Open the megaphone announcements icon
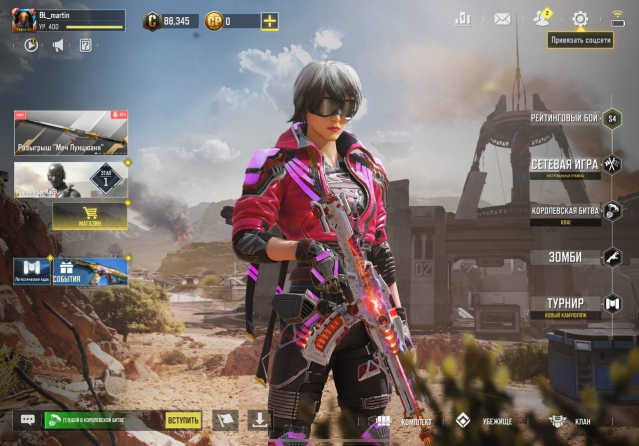Screen dimensions: 639x446 pyautogui.click(x=58, y=45)
